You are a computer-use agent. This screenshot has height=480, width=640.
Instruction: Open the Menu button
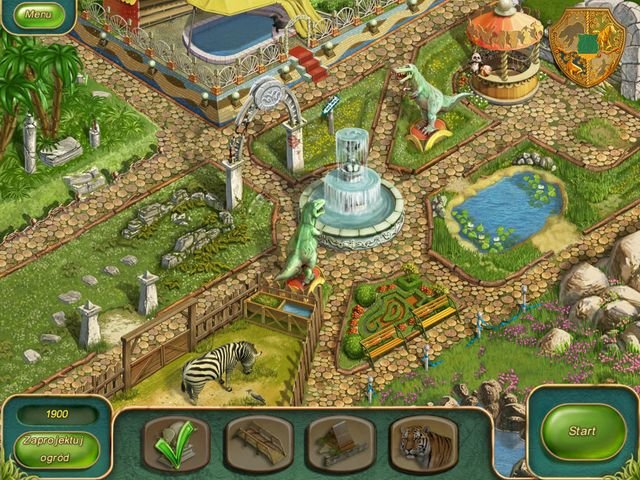(x=38, y=15)
